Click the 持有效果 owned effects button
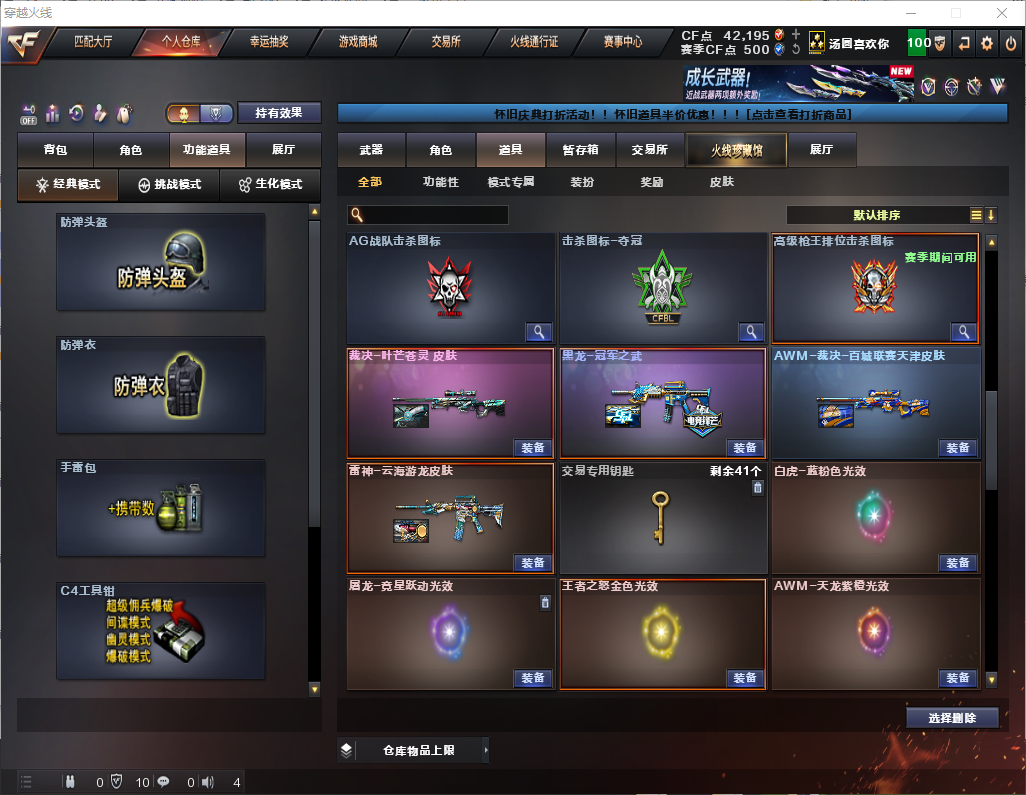This screenshot has height=795, width=1026. 278,113
